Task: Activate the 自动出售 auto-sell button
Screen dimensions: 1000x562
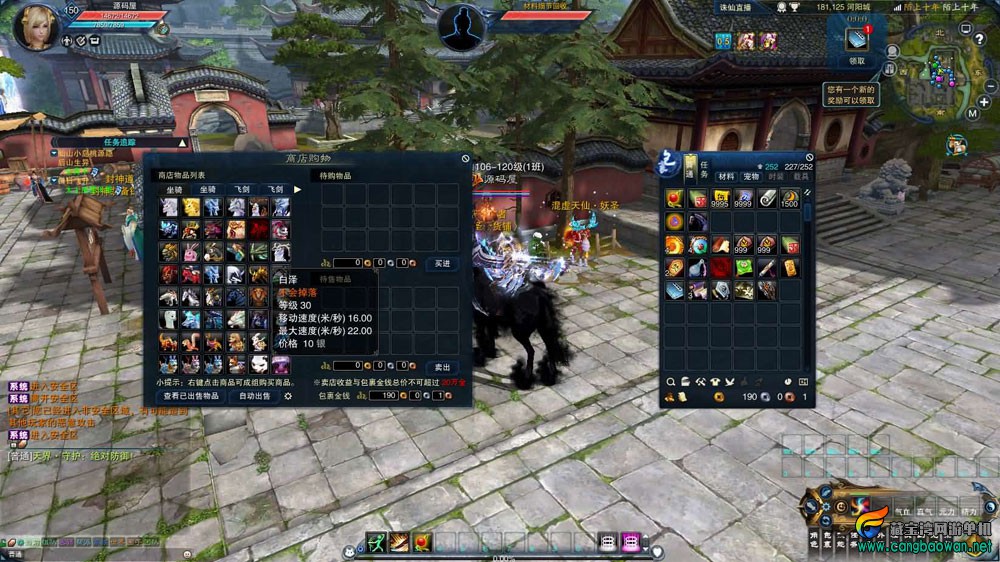Action: [x=254, y=397]
